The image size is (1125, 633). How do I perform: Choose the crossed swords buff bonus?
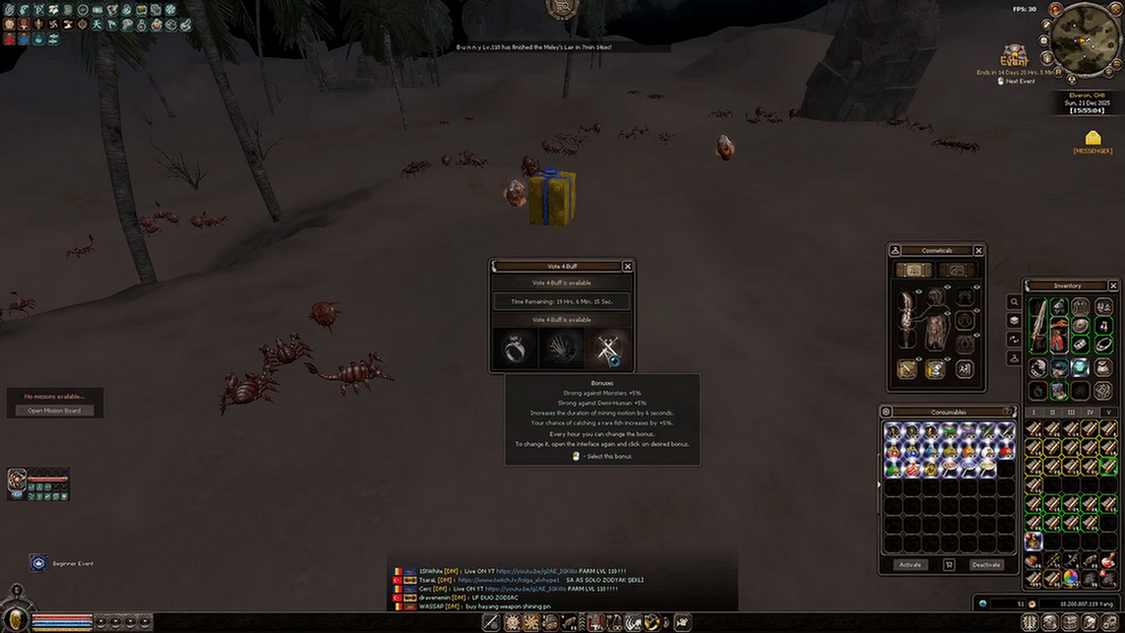[x=607, y=348]
